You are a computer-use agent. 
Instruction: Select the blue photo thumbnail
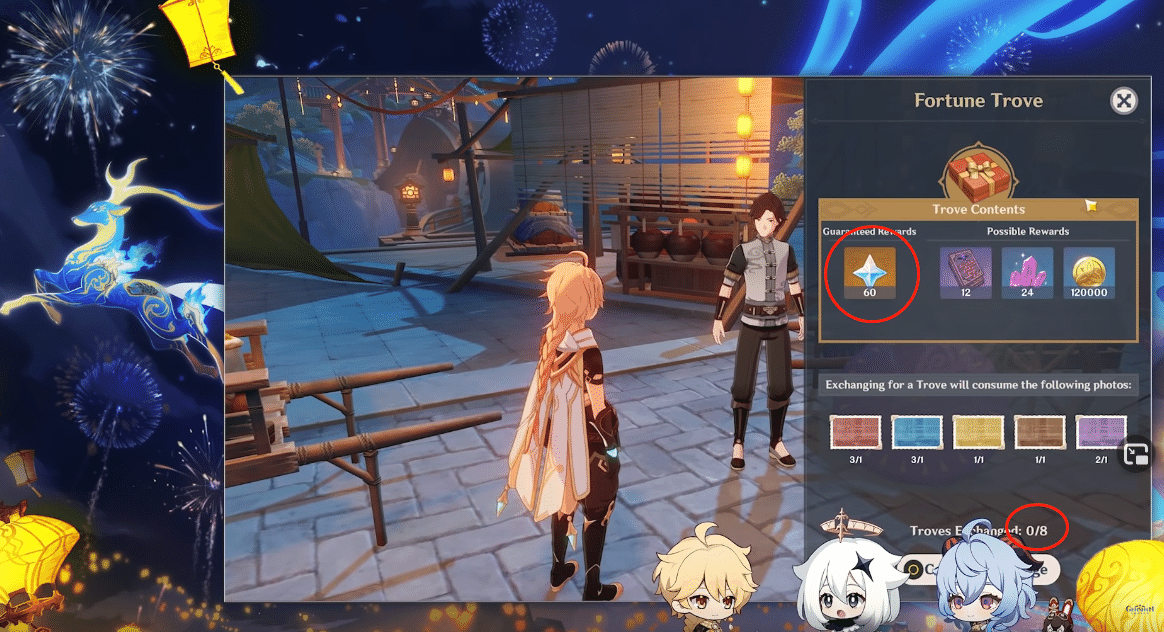point(917,432)
